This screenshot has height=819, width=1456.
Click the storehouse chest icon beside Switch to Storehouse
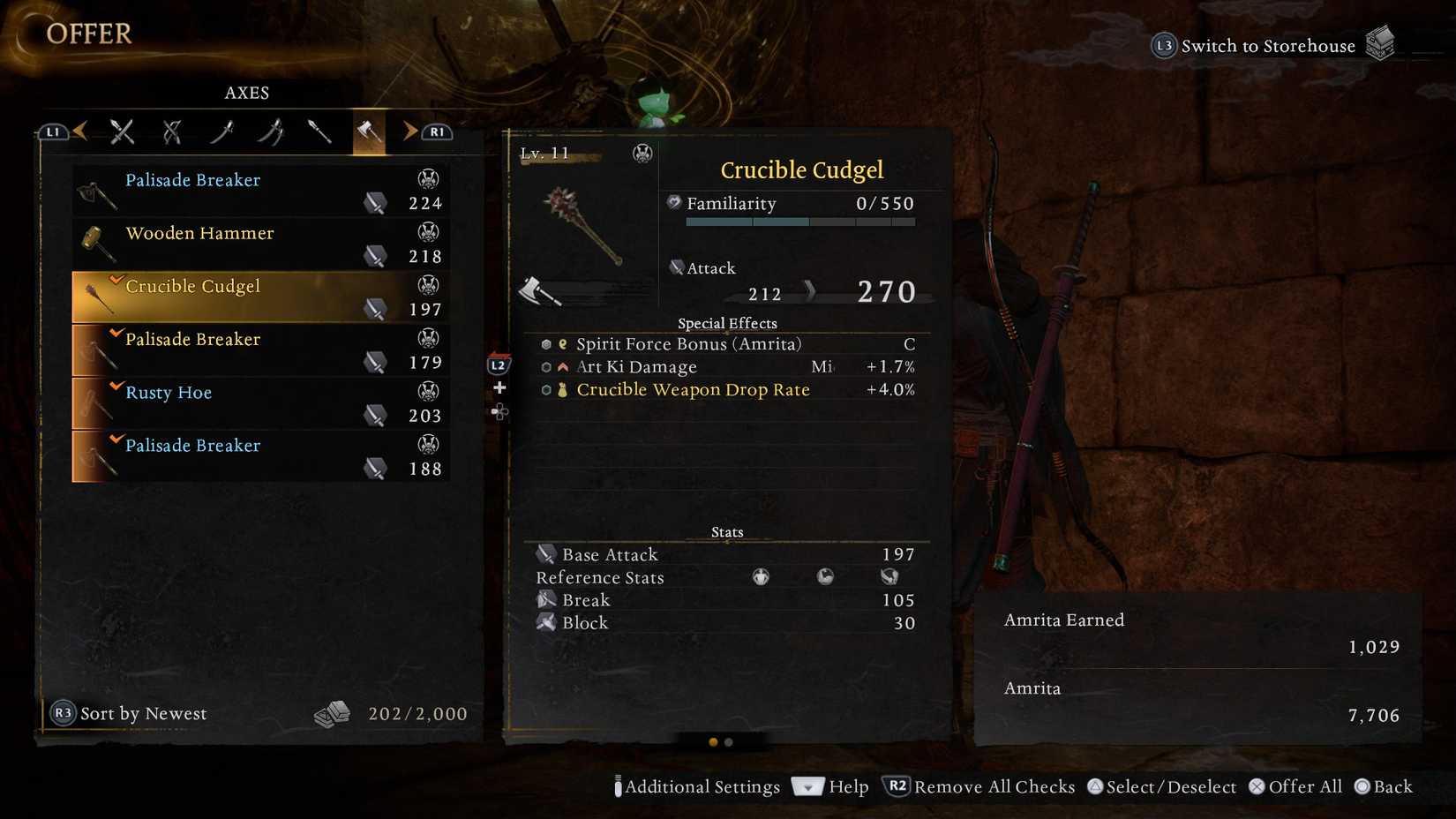coord(1379,41)
